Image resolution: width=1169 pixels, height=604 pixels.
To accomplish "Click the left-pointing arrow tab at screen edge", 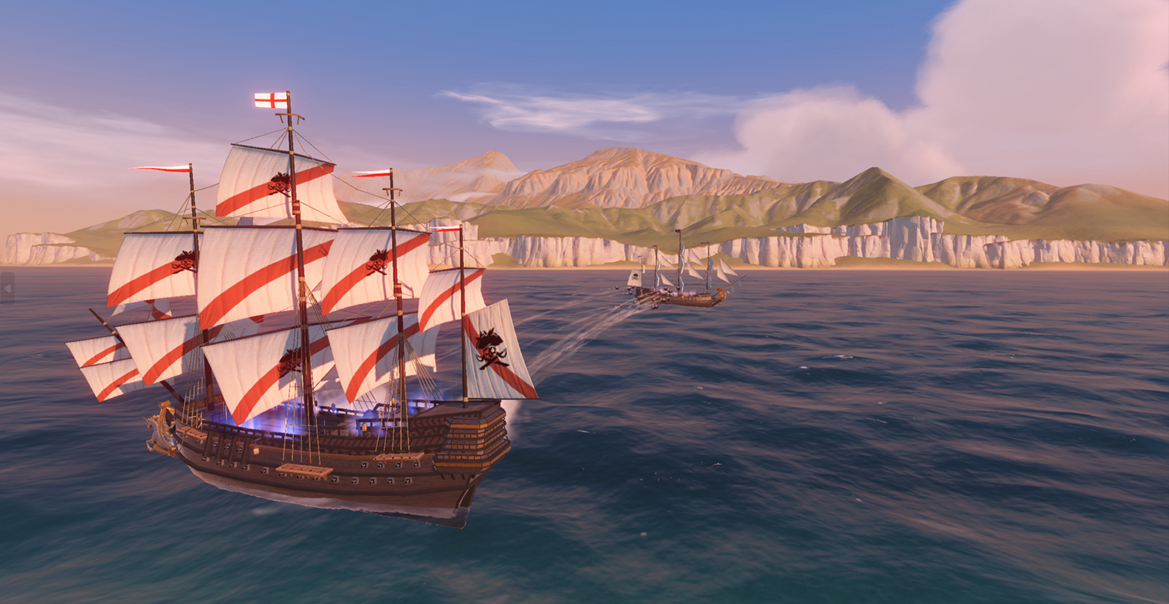I will pos(7,289).
